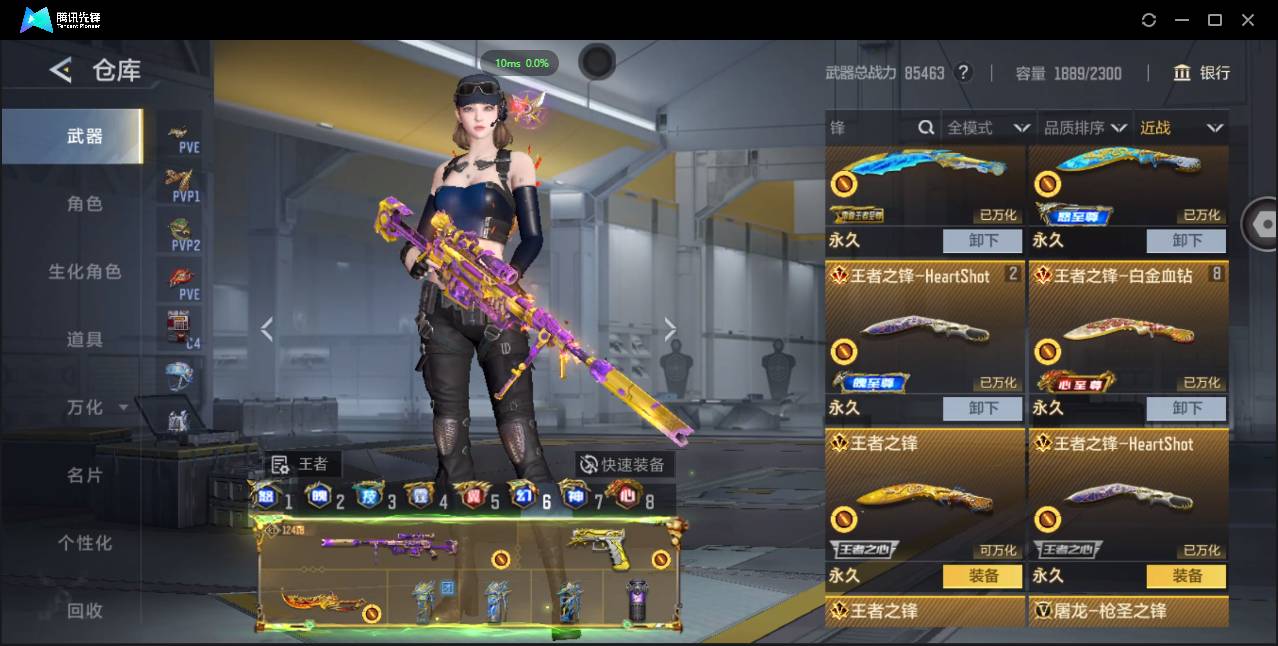Close the Tencent emulator window
Viewport: 1278px width, 646px height.
(1248, 20)
